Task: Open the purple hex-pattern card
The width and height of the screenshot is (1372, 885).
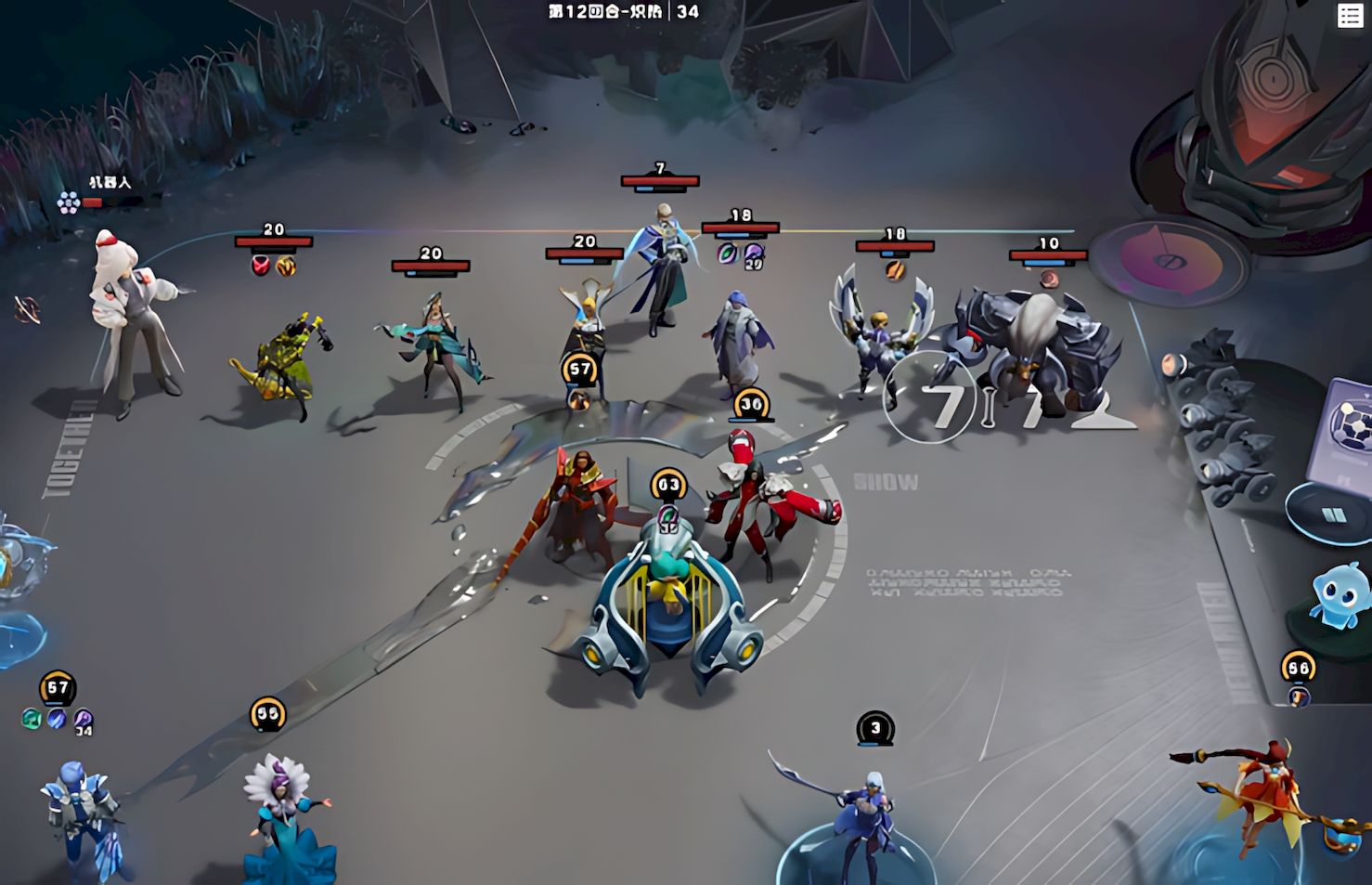Action: (1343, 432)
